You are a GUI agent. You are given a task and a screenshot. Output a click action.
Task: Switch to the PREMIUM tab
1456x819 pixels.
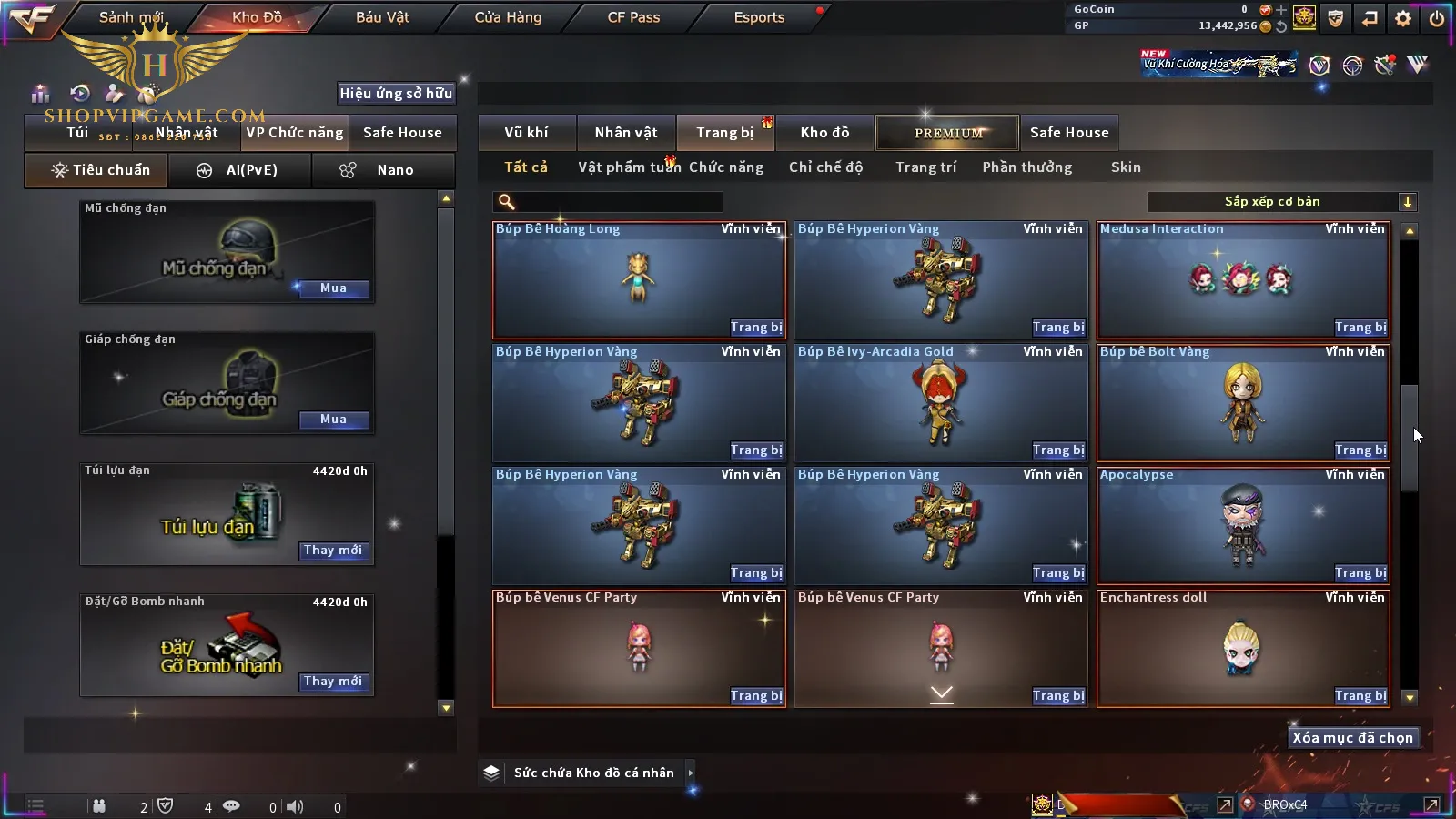tap(948, 133)
